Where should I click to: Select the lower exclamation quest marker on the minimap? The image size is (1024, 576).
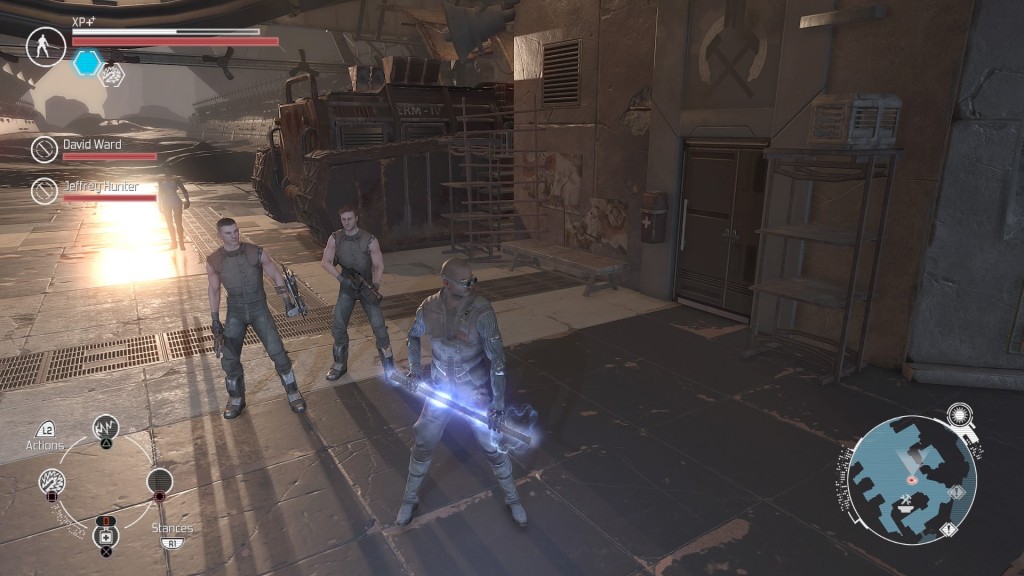pos(946,529)
